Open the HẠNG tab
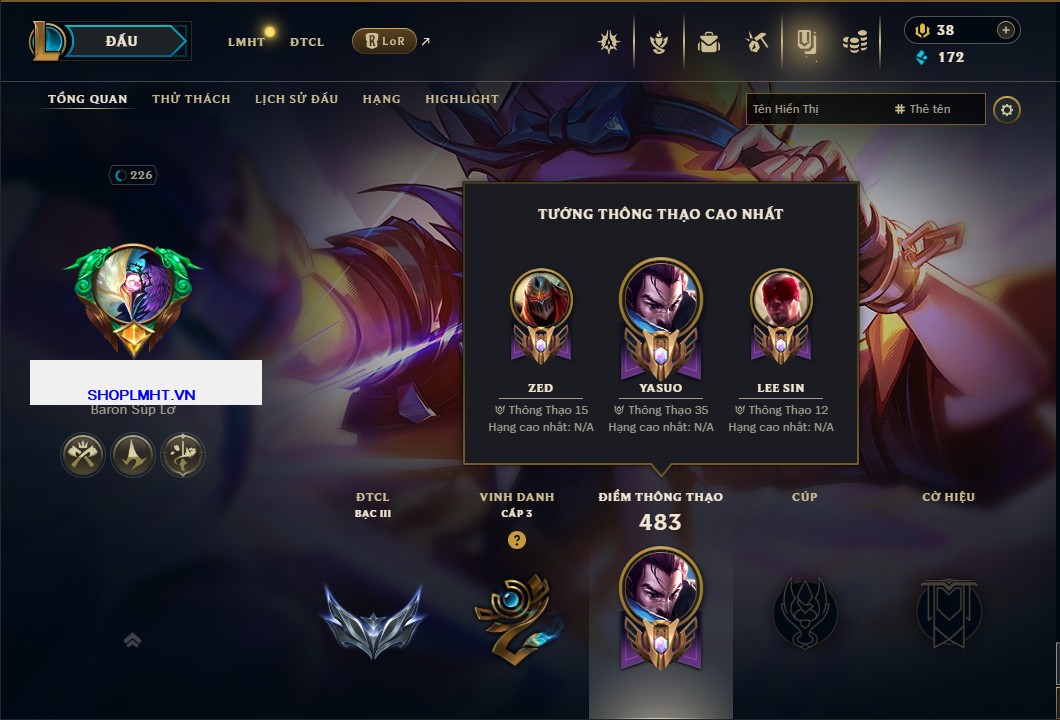The image size is (1060, 720). pos(381,99)
